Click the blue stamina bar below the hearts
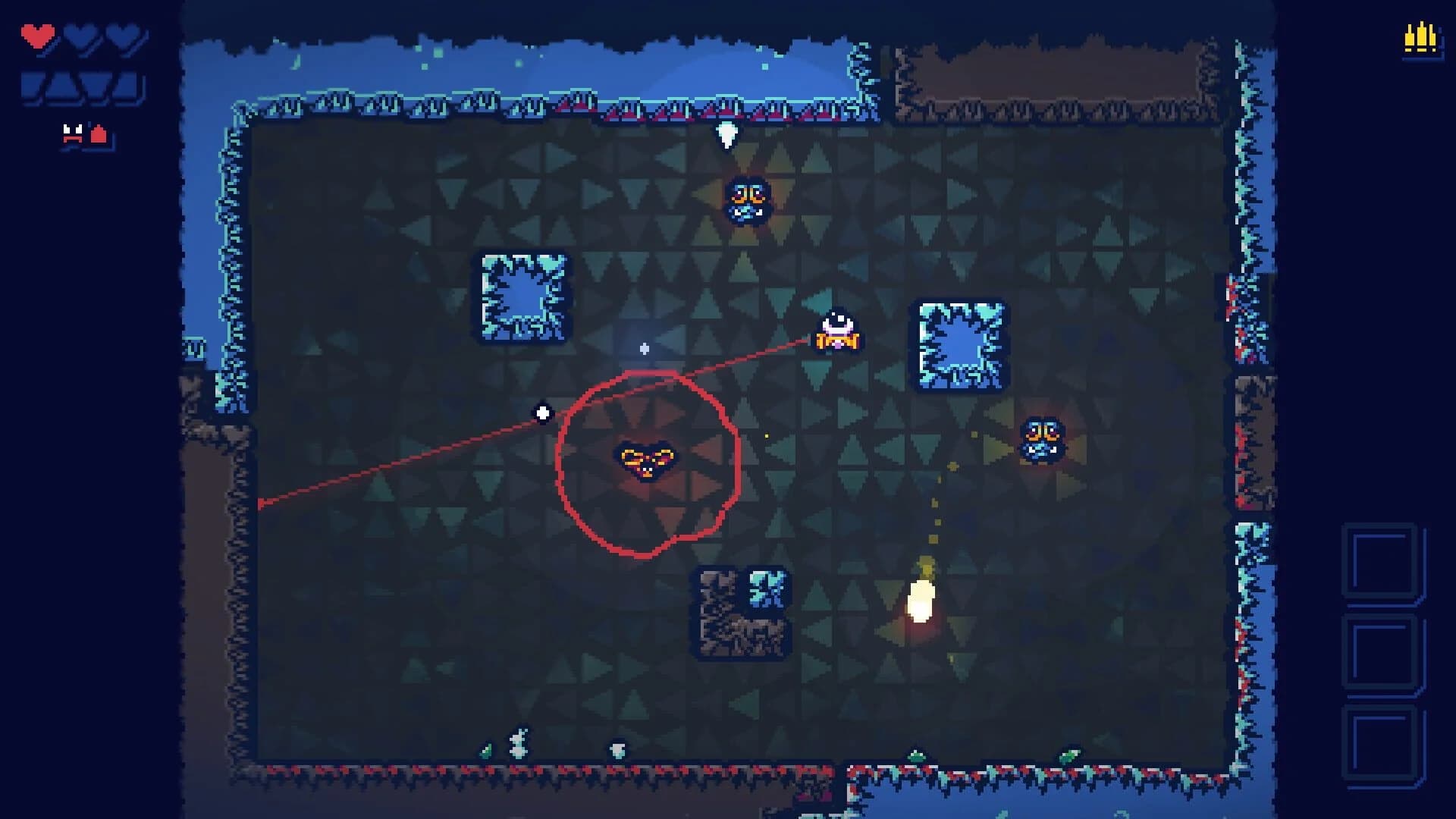Viewport: 1456px width, 819px height. click(82, 85)
